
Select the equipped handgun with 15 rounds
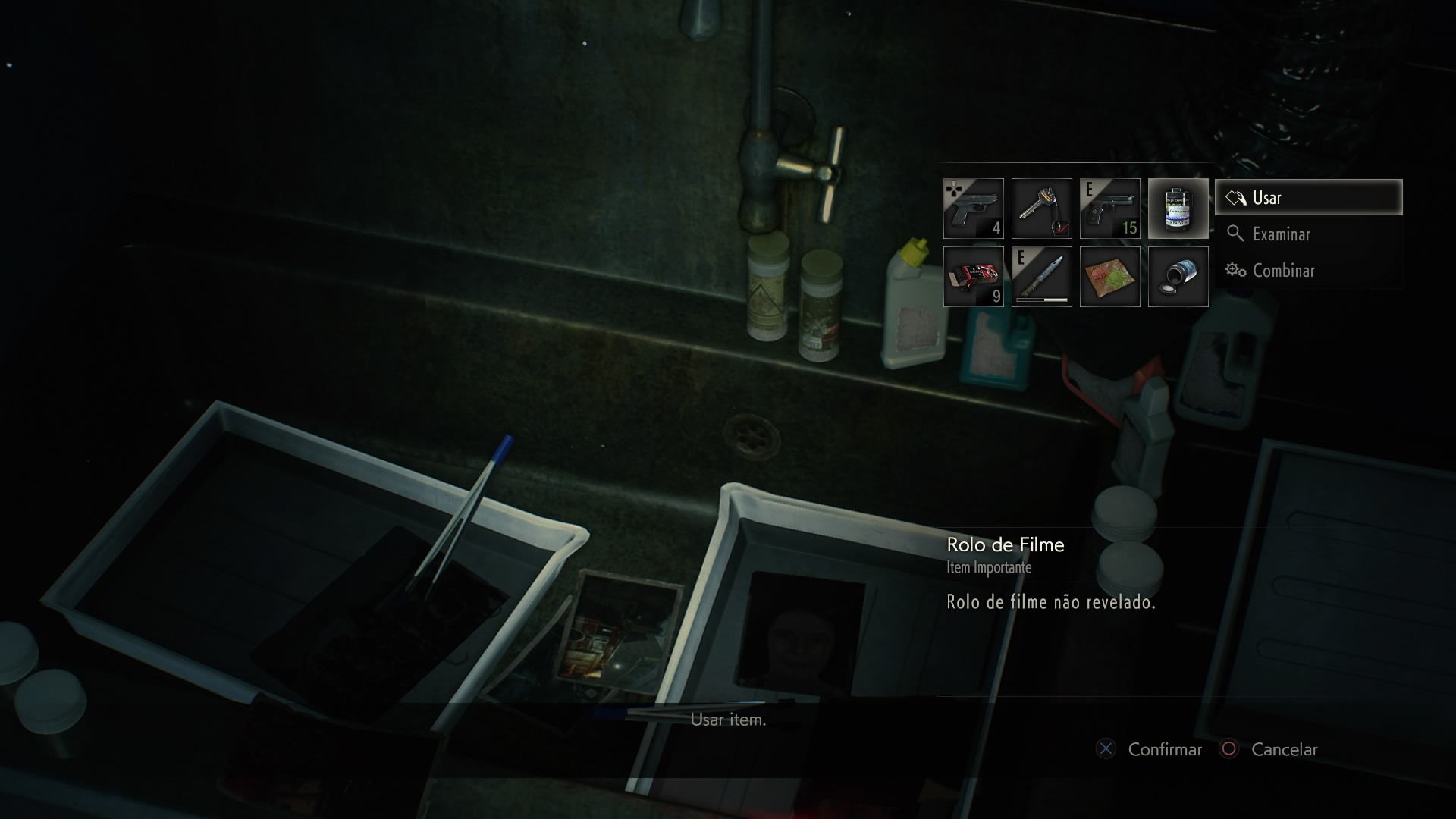pyautogui.click(x=1110, y=209)
